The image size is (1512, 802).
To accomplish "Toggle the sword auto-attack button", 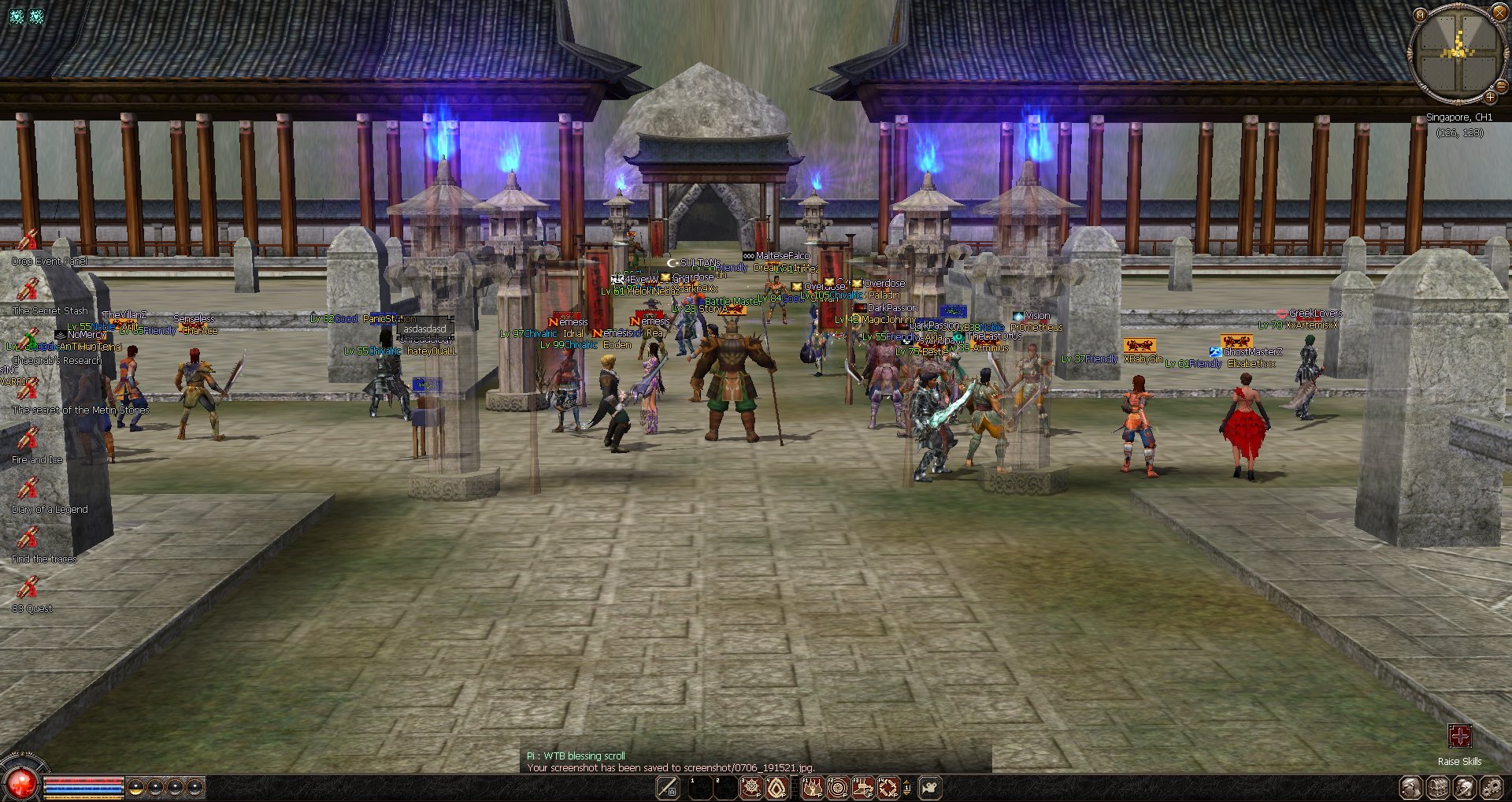I will (668, 787).
